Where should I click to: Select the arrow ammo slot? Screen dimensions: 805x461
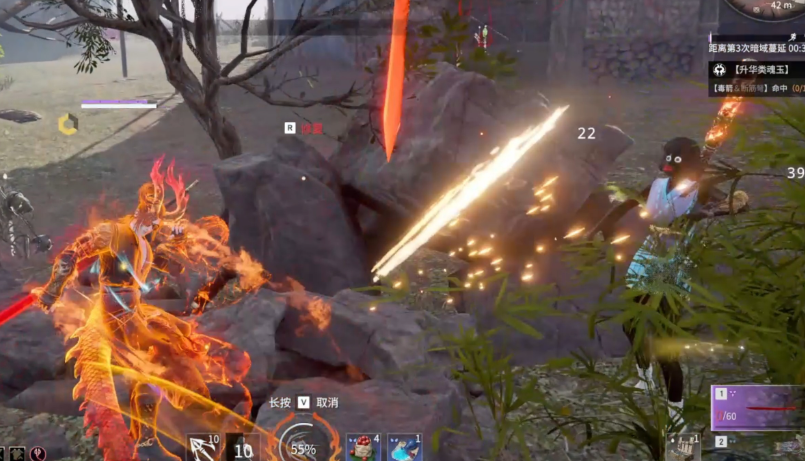point(205,447)
